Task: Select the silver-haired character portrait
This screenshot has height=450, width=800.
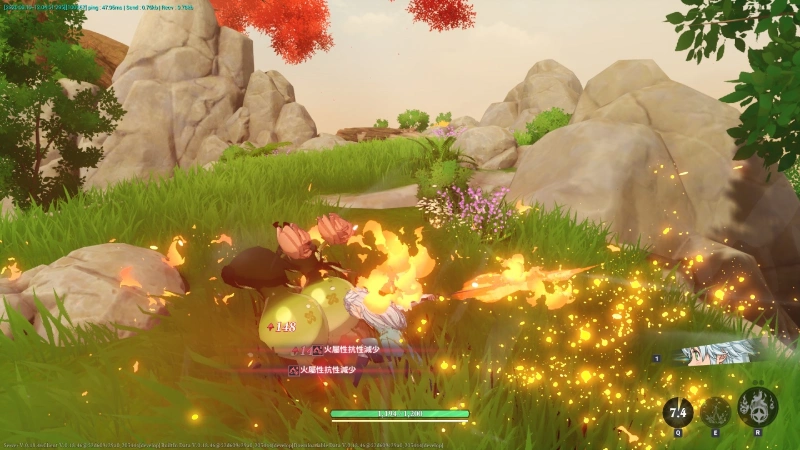Action: (717, 353)
